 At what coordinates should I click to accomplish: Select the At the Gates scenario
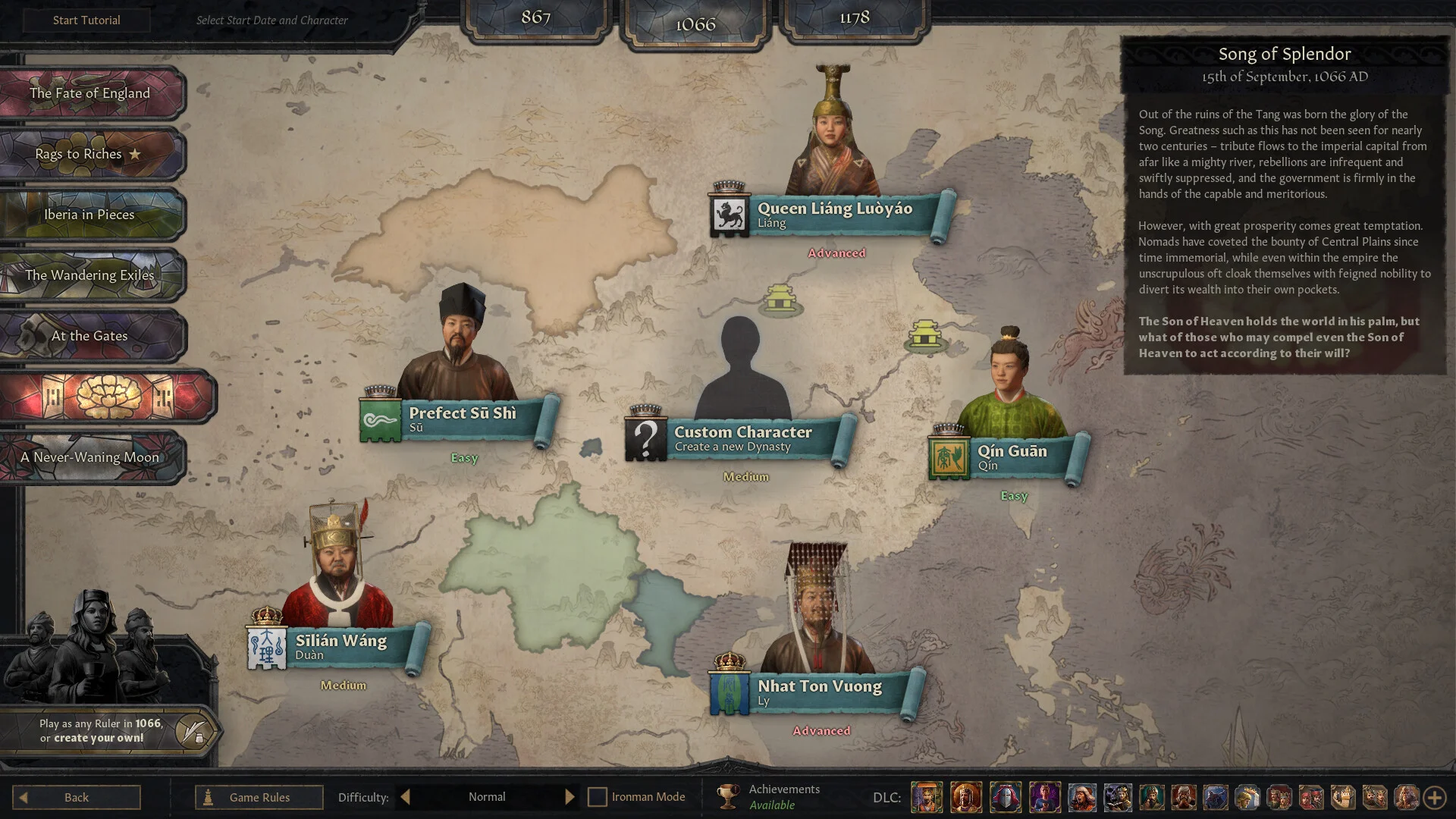(x=91, y=336)
